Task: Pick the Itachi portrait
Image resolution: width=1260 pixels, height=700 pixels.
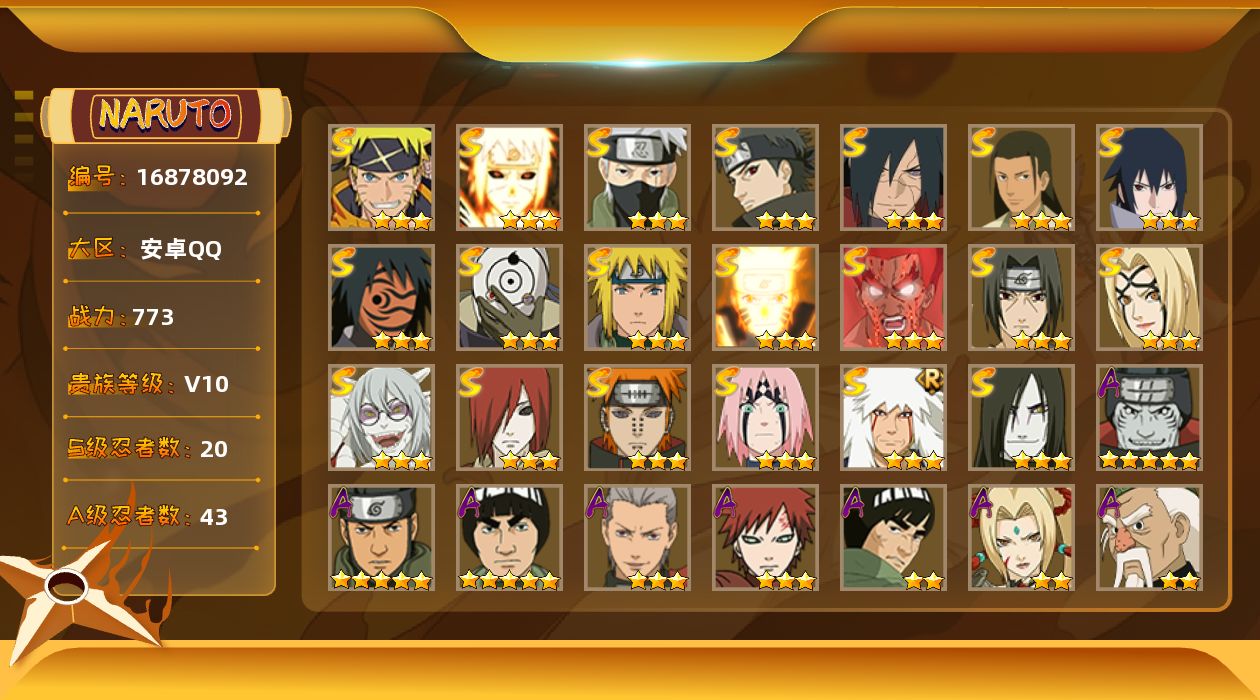Action: 1021,298
